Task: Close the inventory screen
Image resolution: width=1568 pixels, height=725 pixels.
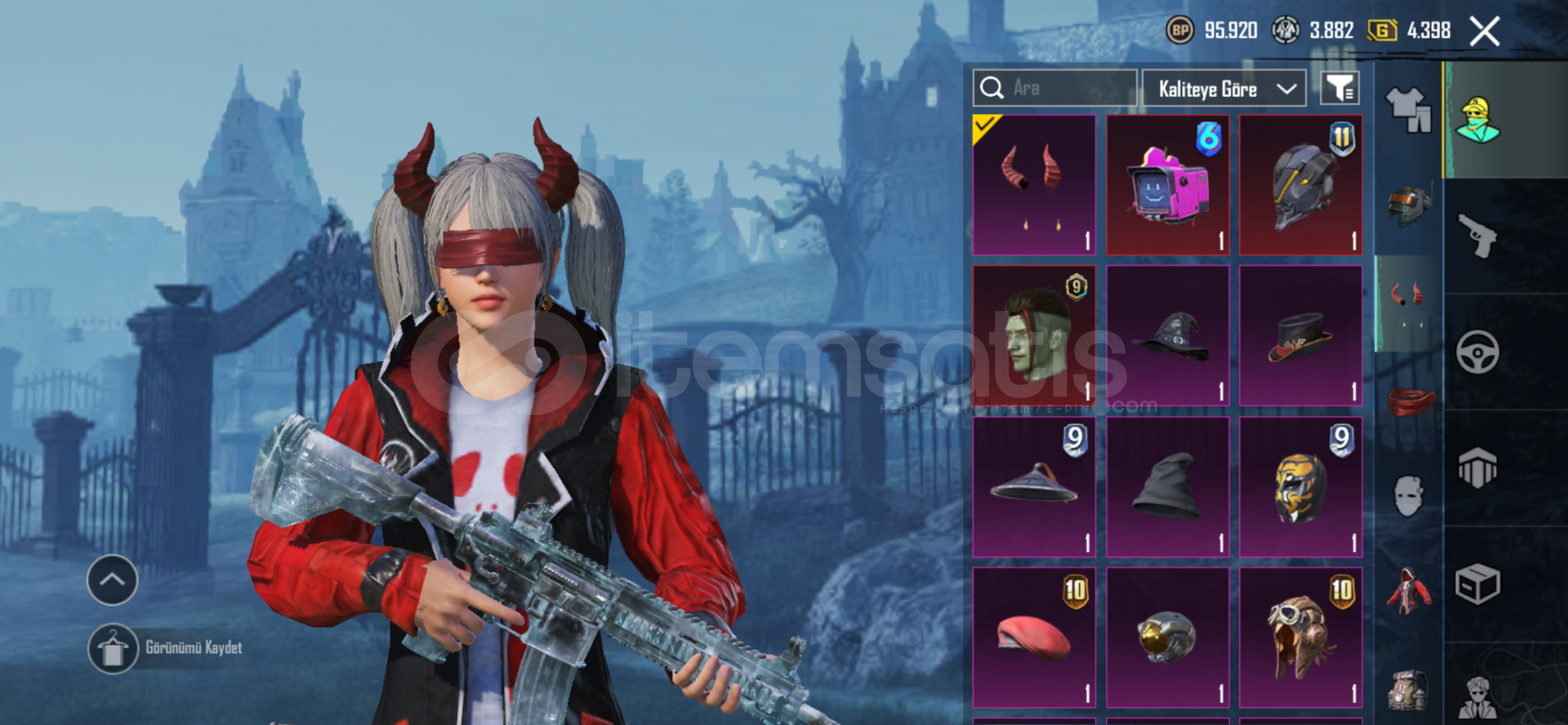Action: click(x=1484, y=32)
